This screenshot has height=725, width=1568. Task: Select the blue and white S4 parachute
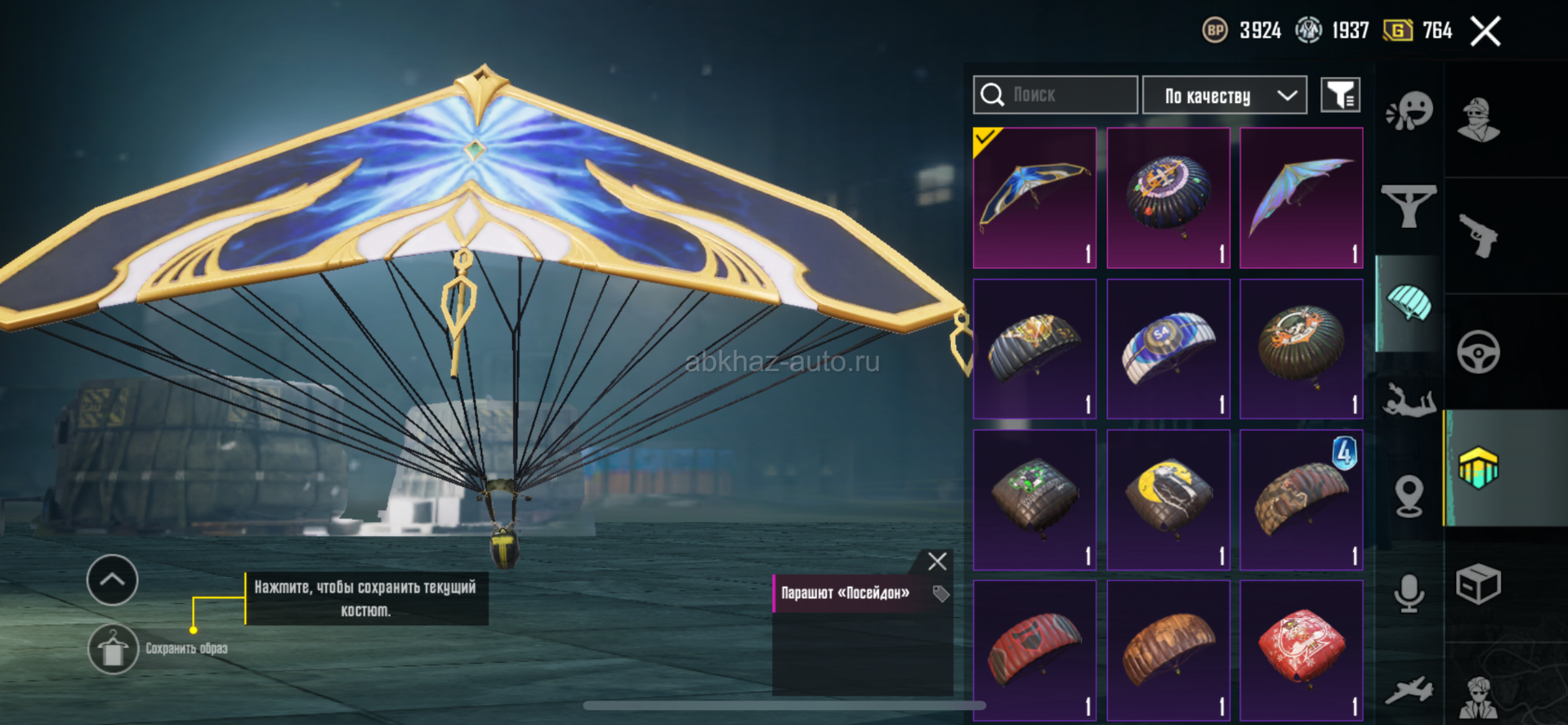[1168, 349]
